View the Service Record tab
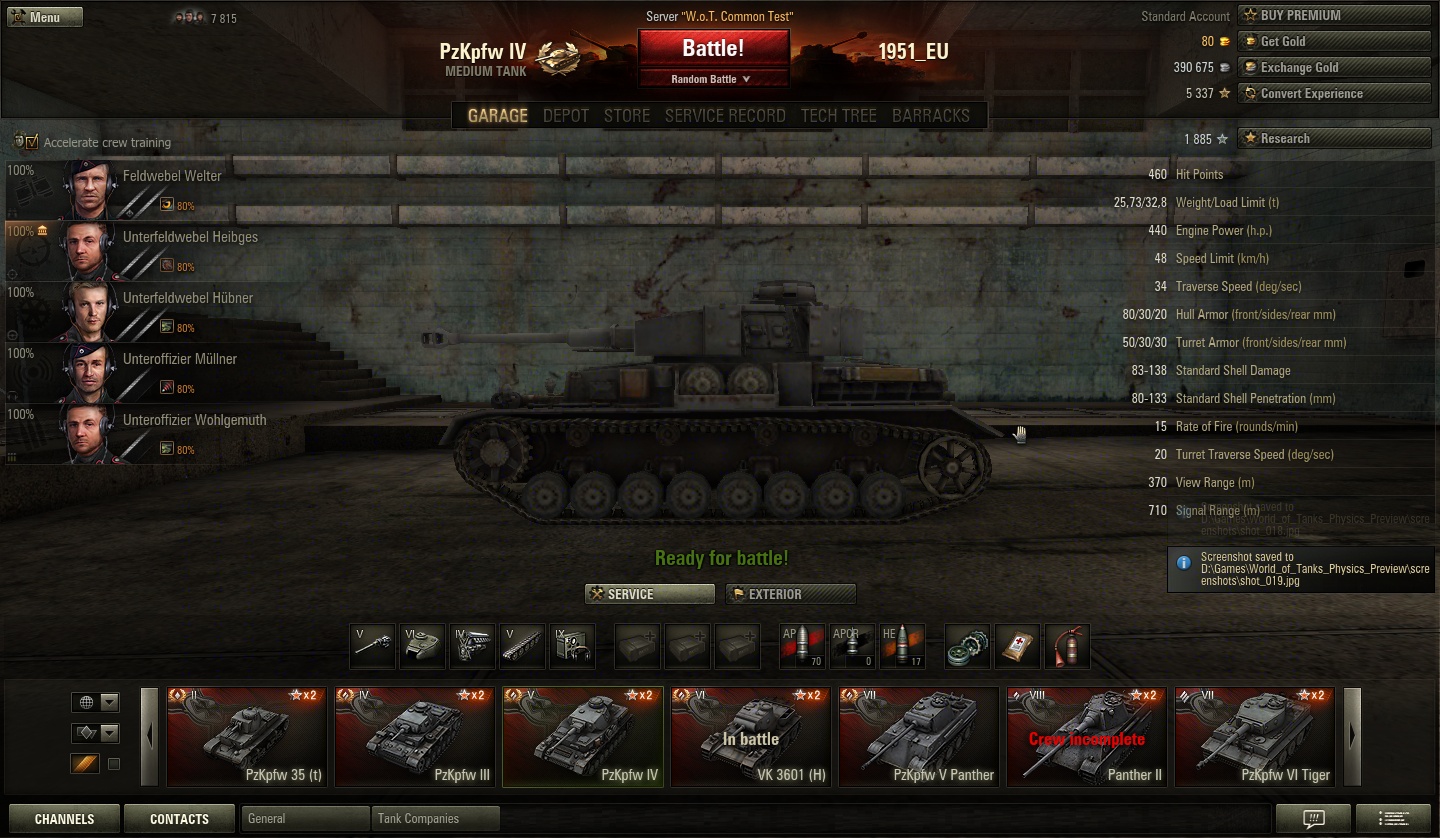The width and height of the screenshot is (1440, 838). 725,115
